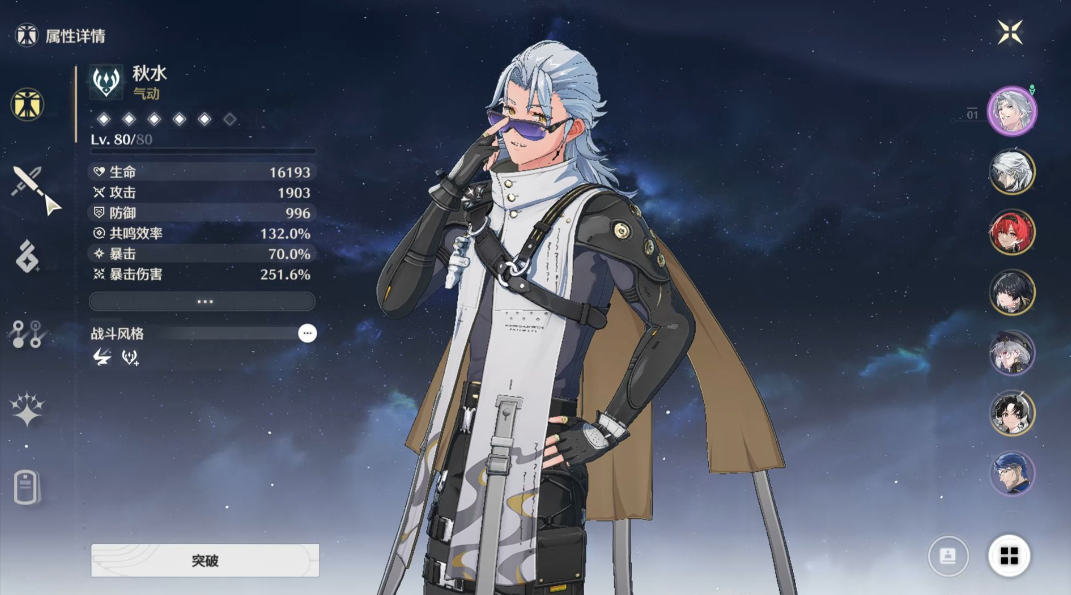Open the echoes diamond tab
1071x595 pixels.
pos(27,257)
